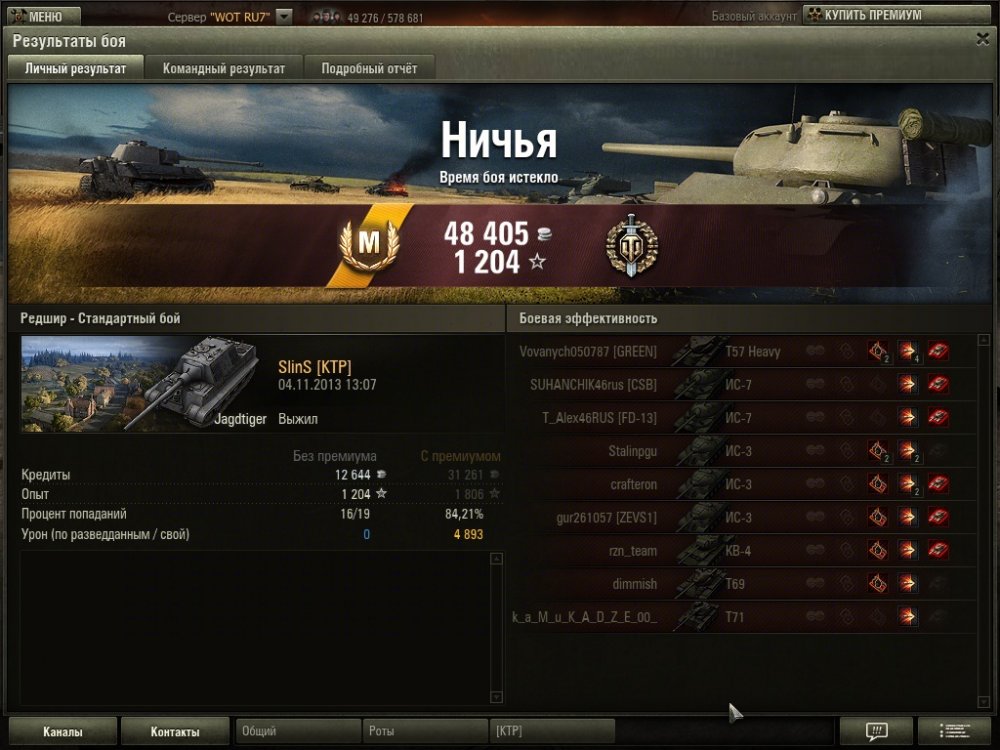1000x750 pixels.
Task: Select the Mastery badge M icon
Action: point(370,244)
